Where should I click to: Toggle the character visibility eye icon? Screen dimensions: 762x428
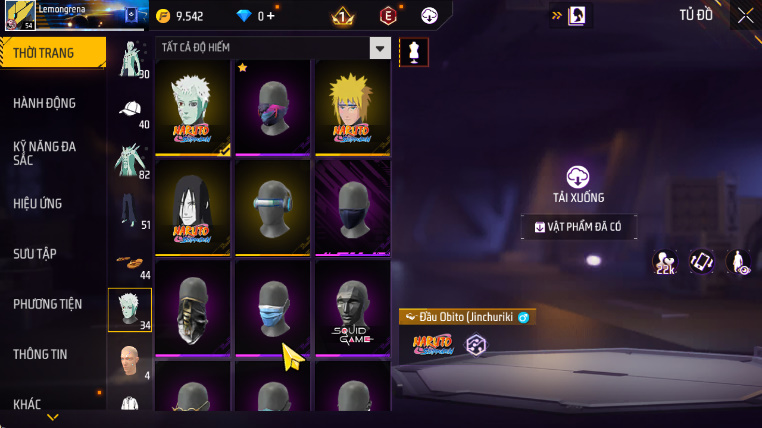click(x=738, y=262)
